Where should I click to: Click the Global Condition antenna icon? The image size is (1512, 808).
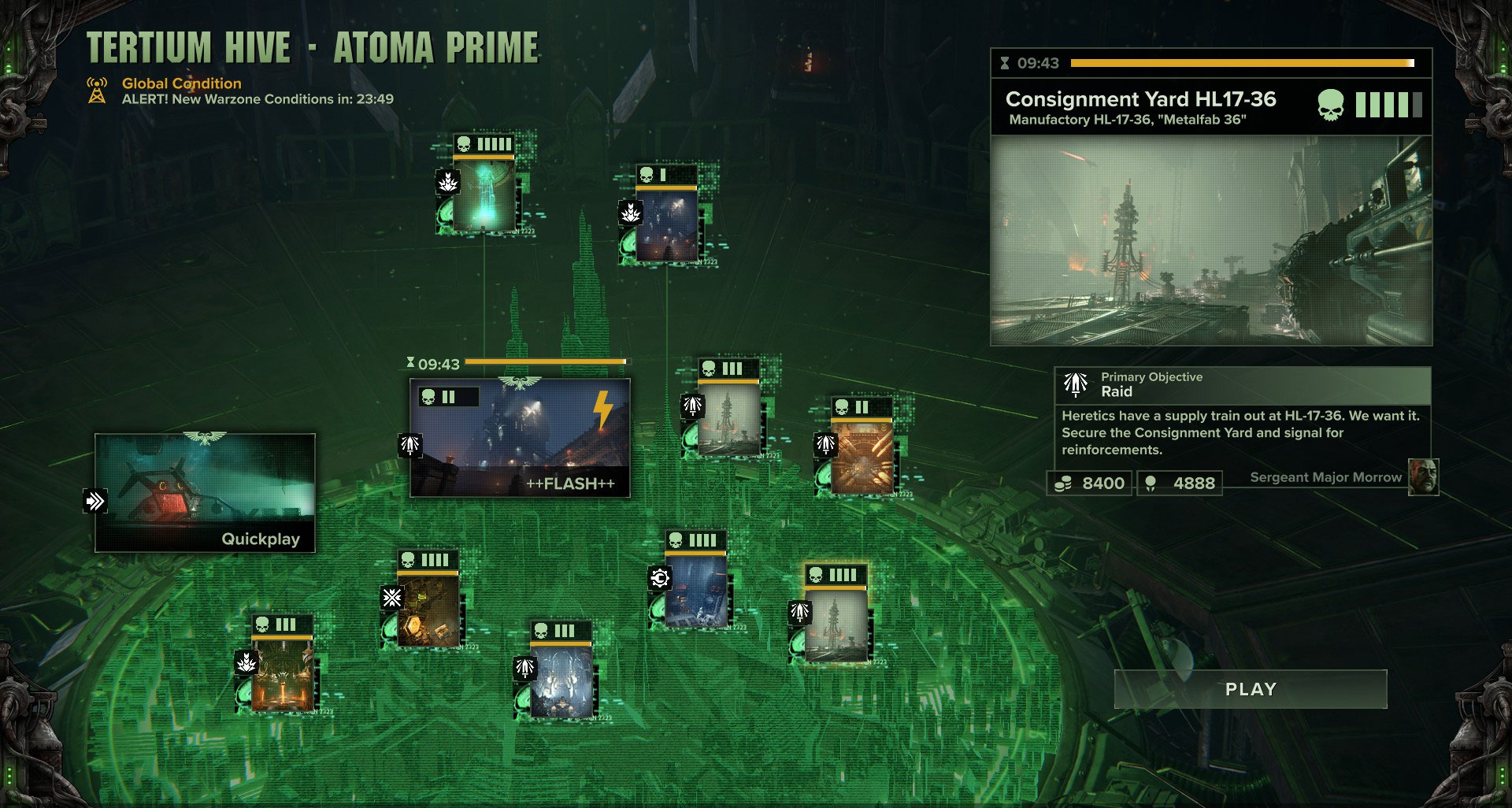click(x=97, y=91)
